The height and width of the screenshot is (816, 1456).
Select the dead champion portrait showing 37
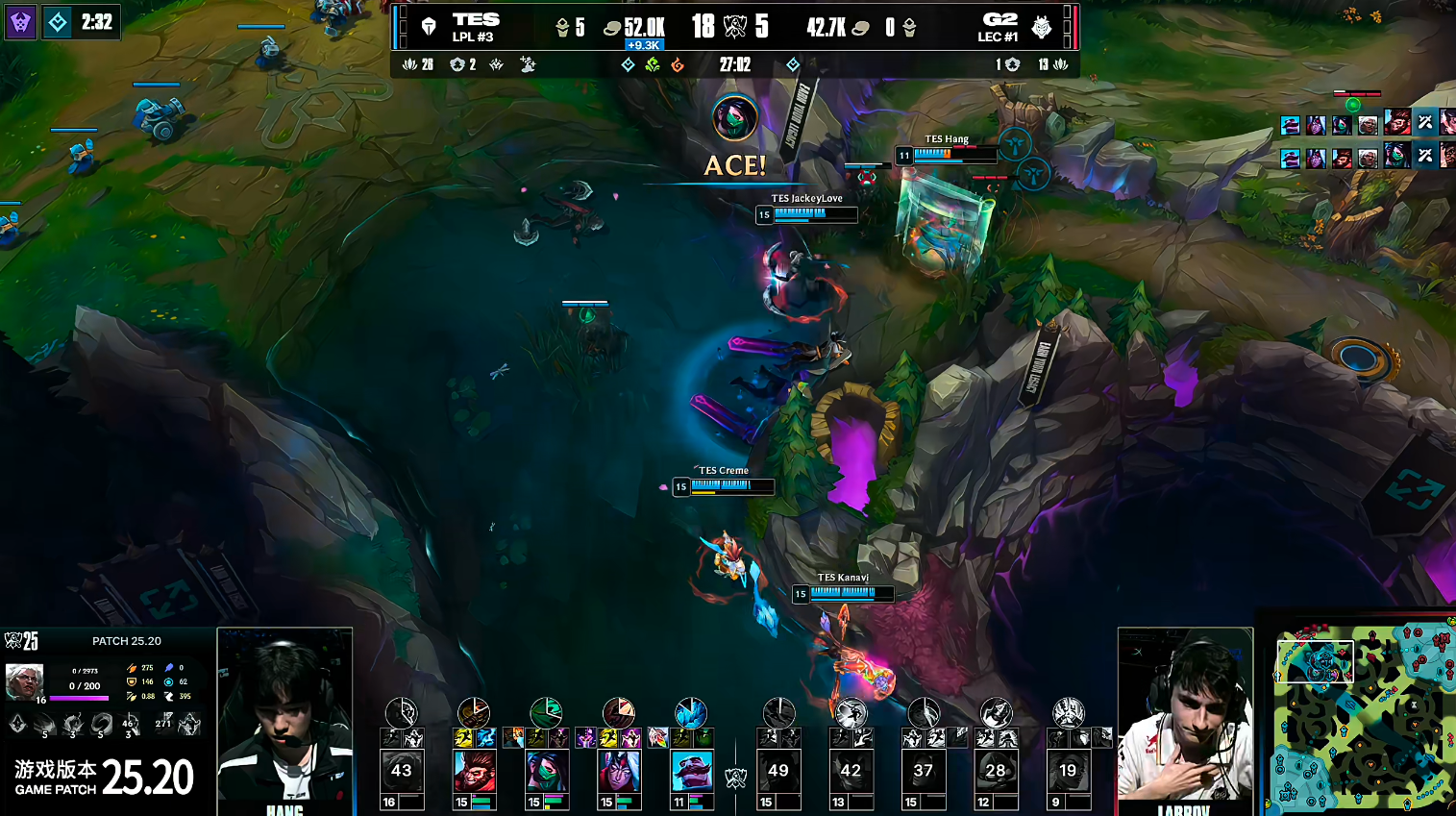click(924, 772)
